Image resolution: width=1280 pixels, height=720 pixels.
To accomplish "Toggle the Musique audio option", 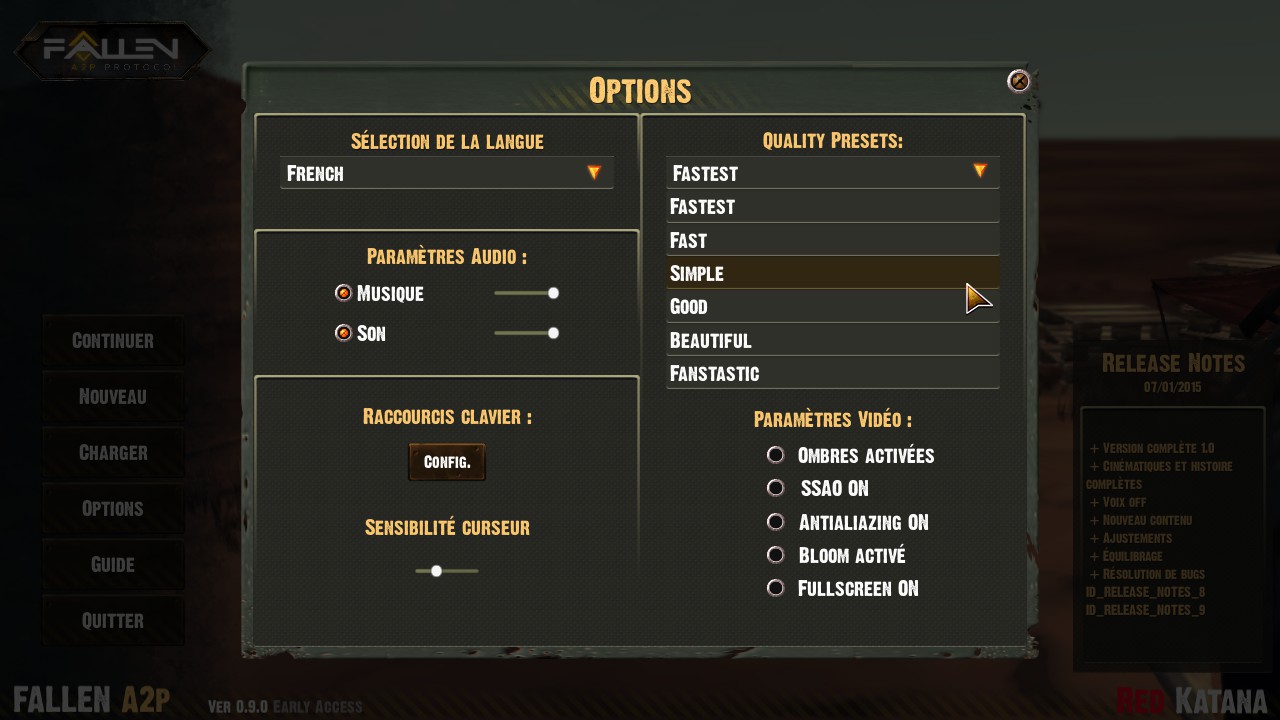I will coord(344,293).
